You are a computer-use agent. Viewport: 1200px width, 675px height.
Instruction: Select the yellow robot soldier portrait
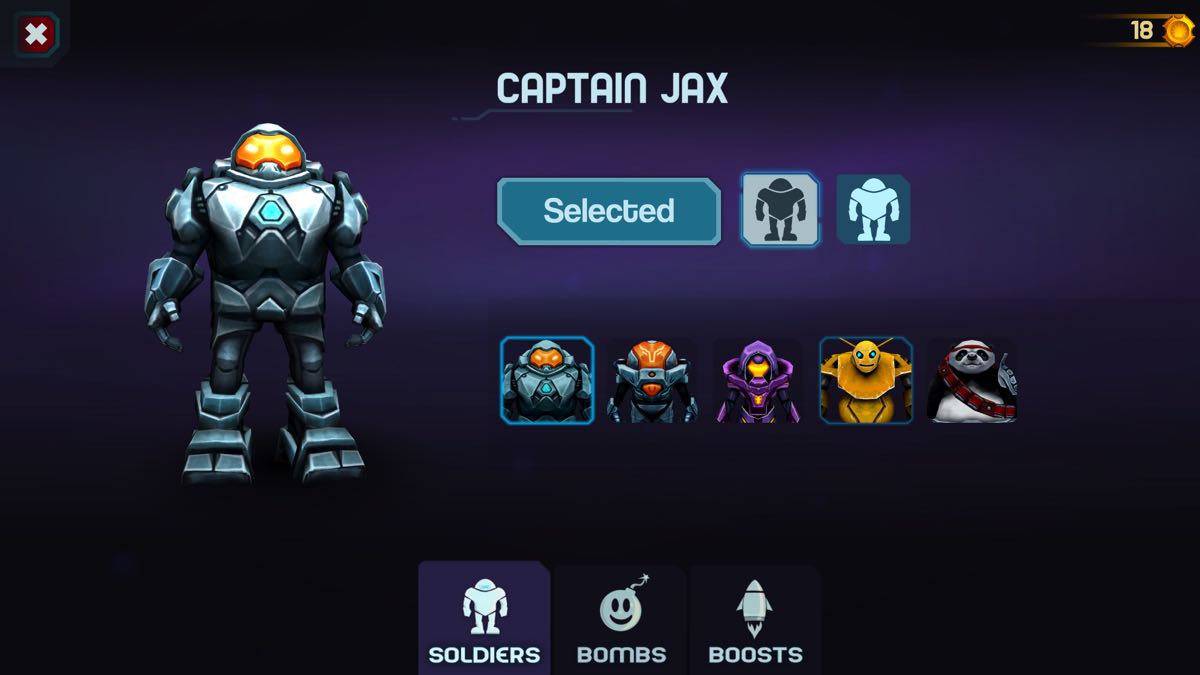(866, 381)
